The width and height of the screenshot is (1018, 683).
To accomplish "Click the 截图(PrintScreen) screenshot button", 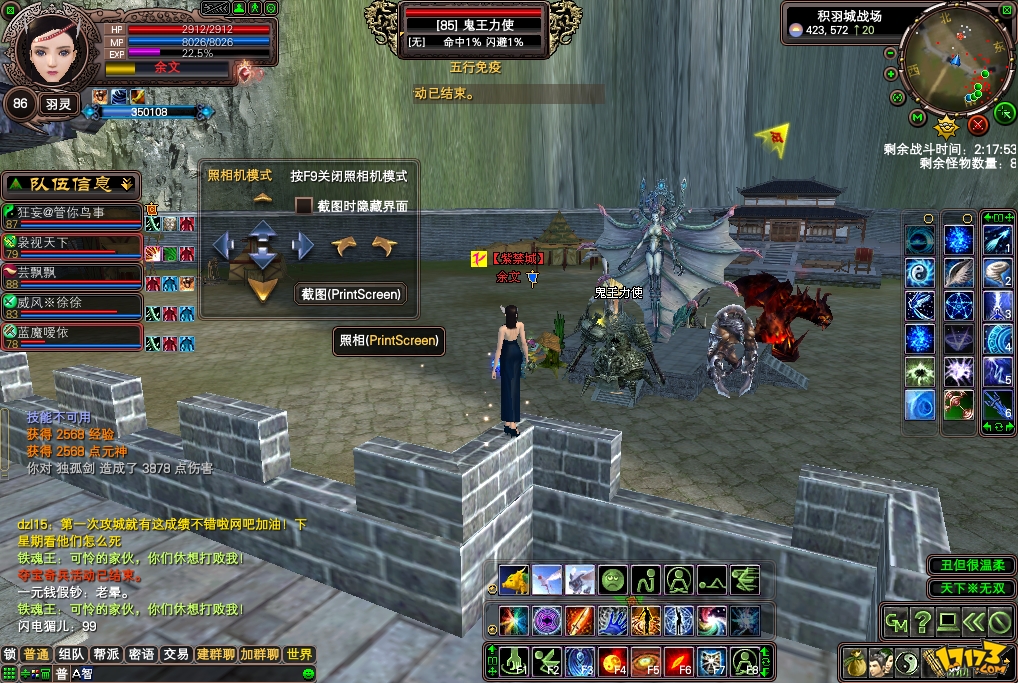I will tap(350, 294).
